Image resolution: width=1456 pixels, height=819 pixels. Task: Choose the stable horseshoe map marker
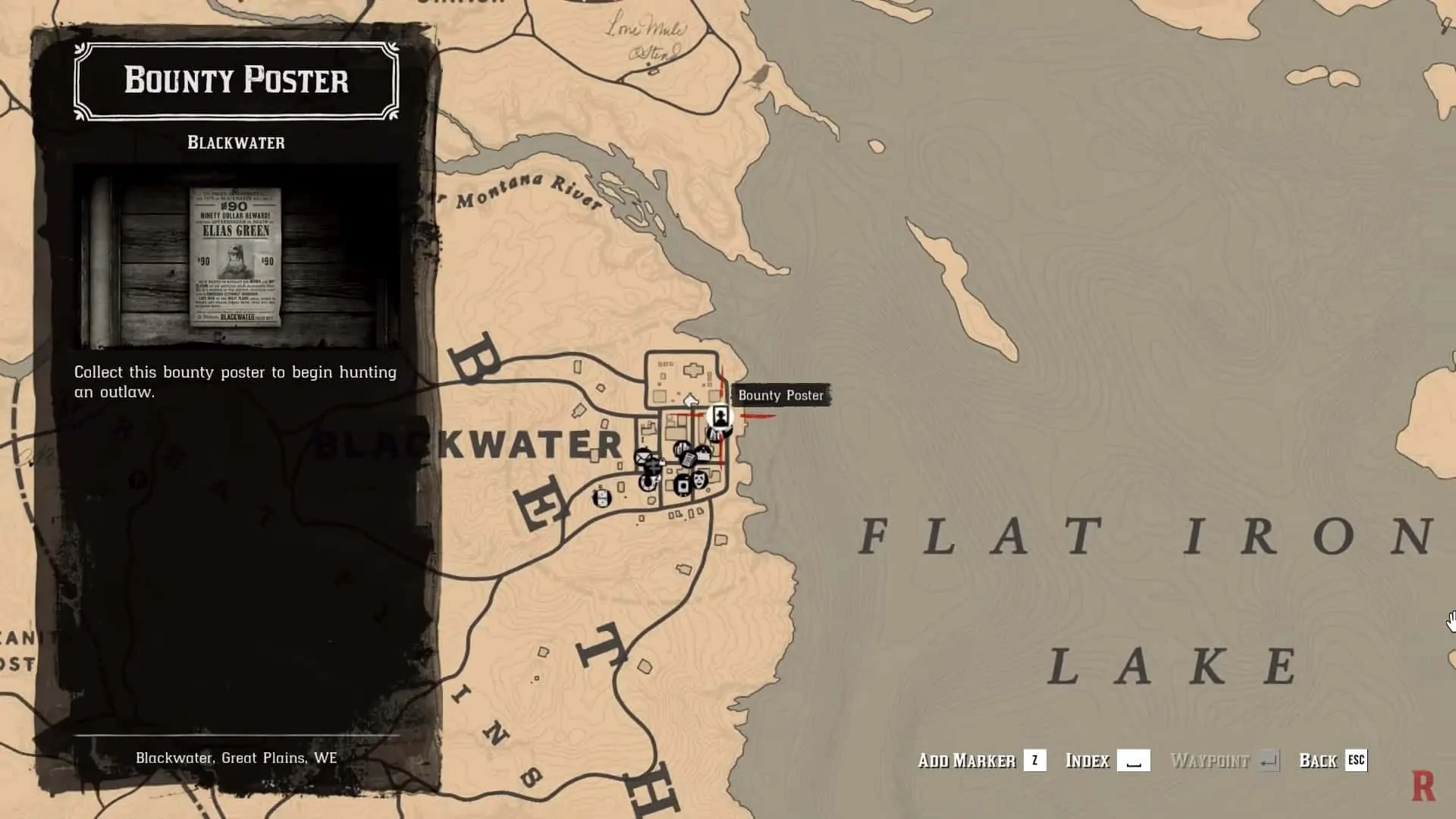[647, 482]
